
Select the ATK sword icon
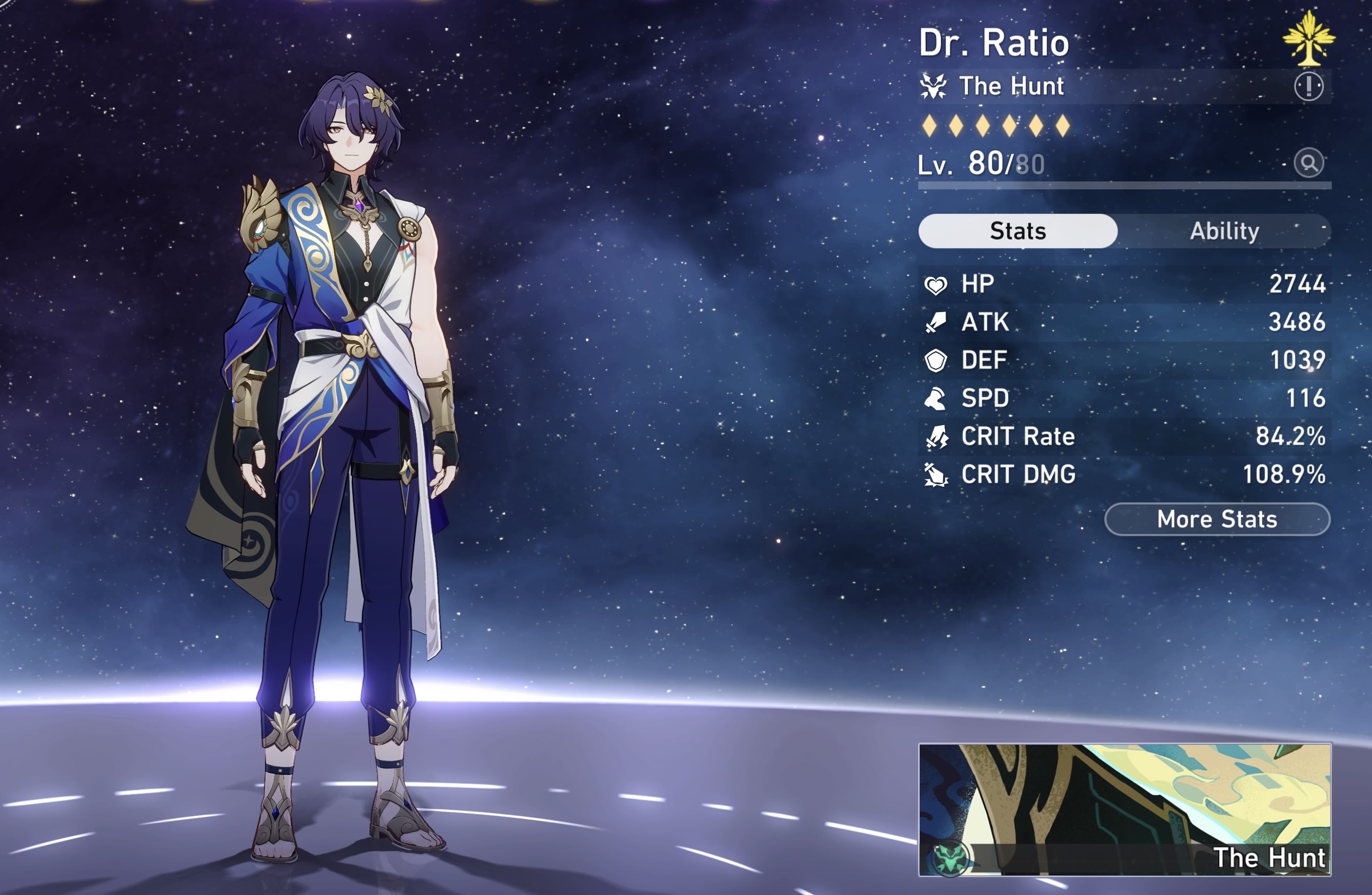point(938,323)
